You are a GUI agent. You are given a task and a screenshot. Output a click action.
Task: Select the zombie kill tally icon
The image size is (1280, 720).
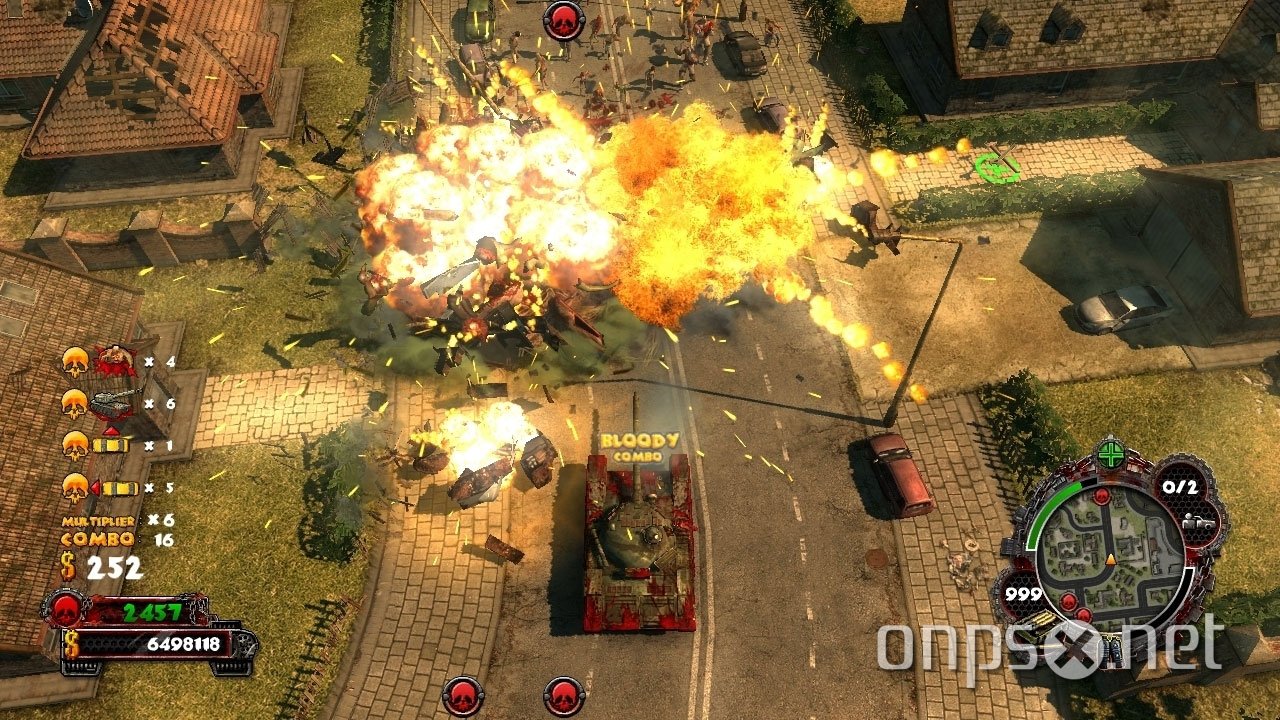click(115, 360)
